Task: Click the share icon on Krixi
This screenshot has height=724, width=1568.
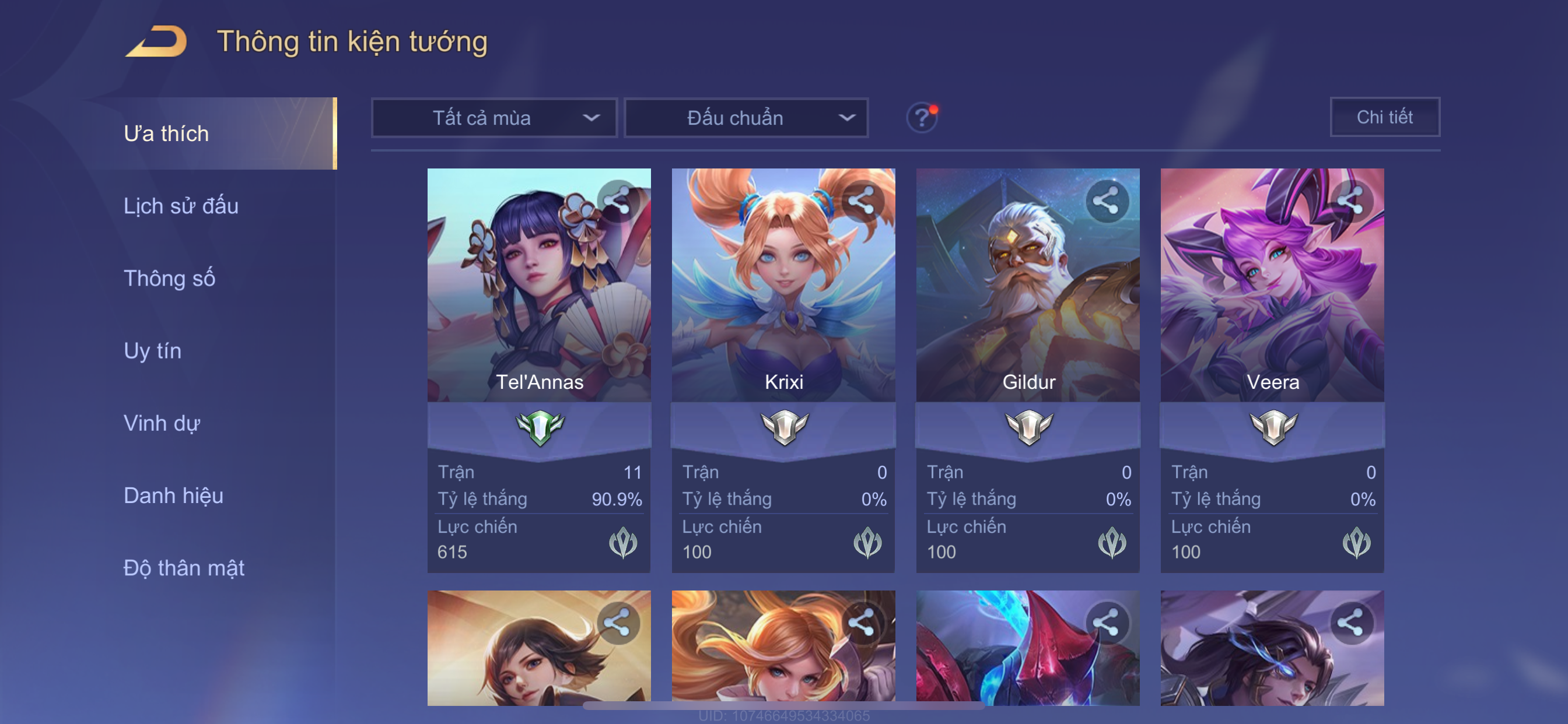Action: [x=862, y=200]
